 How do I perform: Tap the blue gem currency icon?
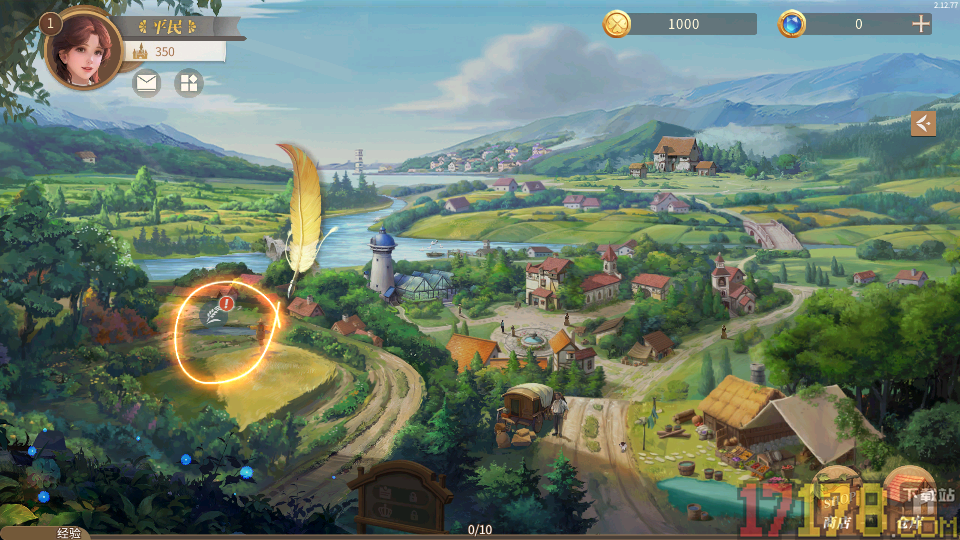pyautogui.click(x=792, y=24)
